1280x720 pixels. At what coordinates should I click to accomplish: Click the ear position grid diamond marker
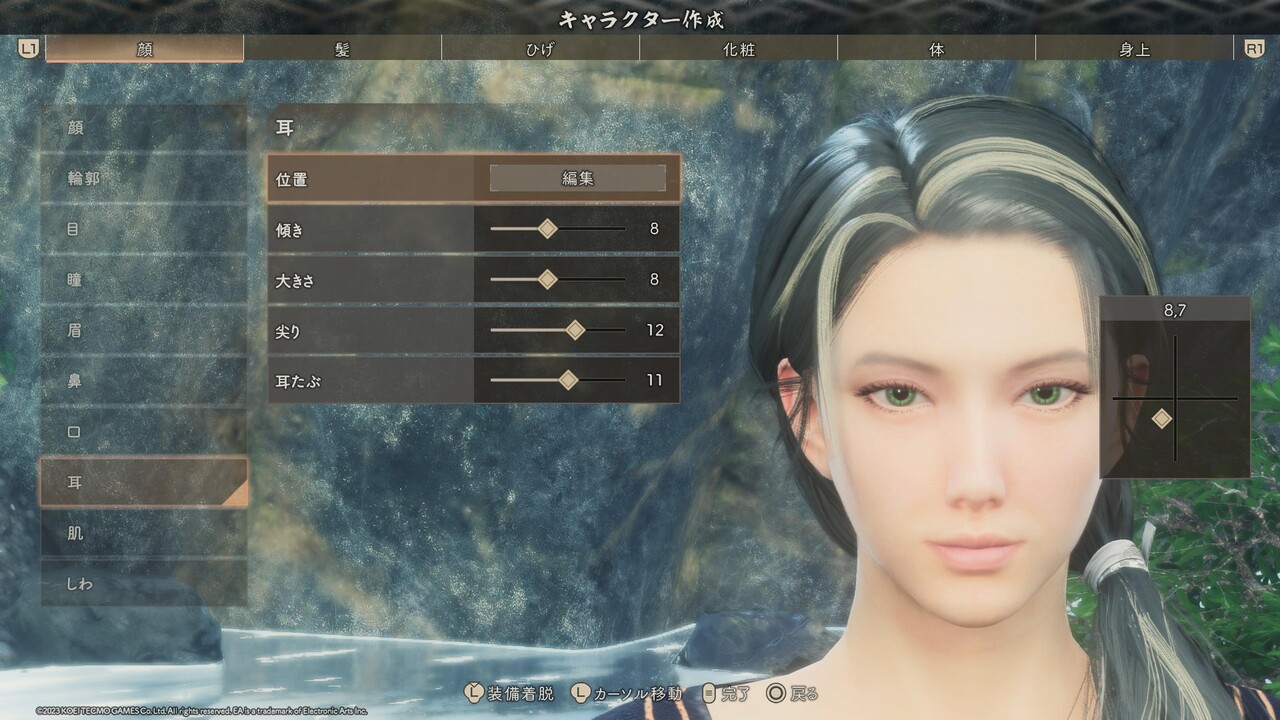click(x=1161, y=419)
